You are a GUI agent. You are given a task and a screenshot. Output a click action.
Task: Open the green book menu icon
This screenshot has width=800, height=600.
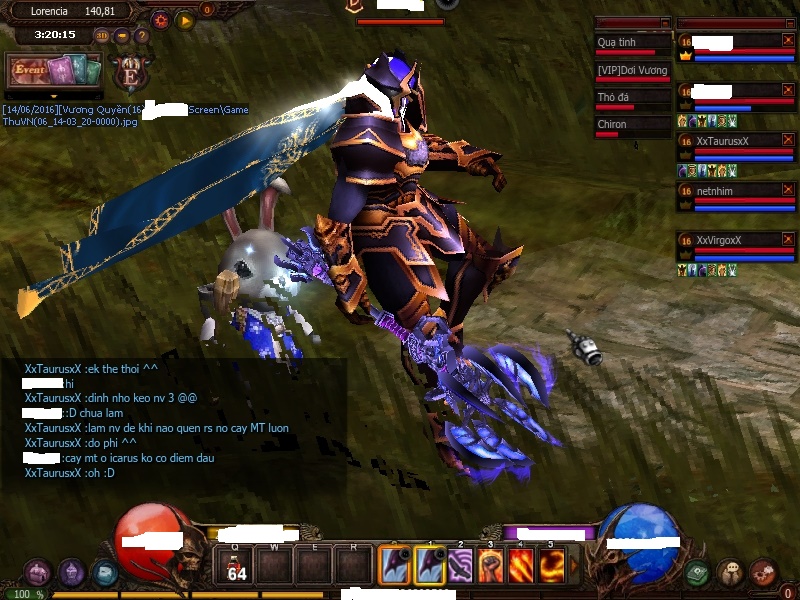coord(698,572)
